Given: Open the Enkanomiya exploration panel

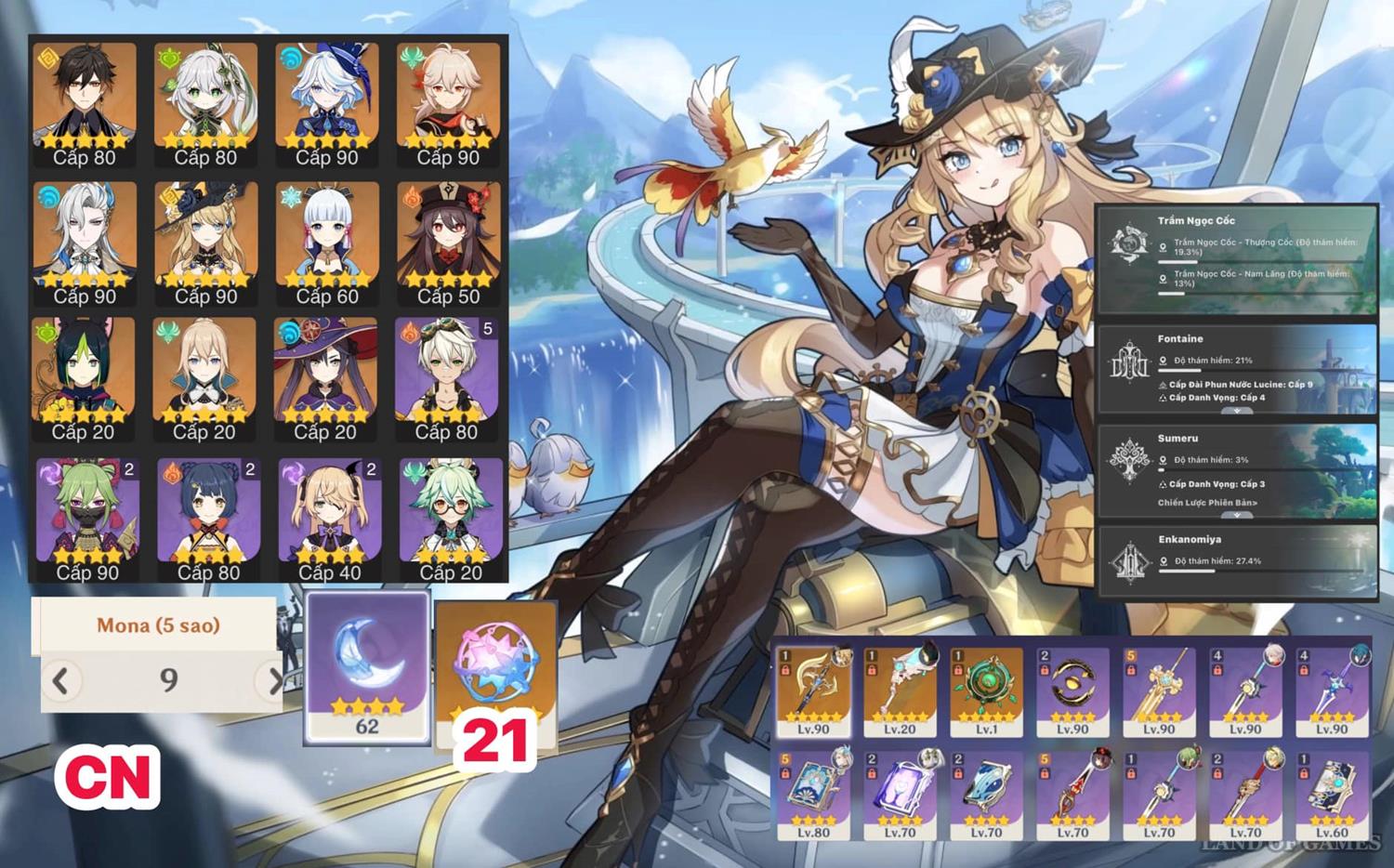Looking at the screenshot, I should click(x=1236, y=559).
